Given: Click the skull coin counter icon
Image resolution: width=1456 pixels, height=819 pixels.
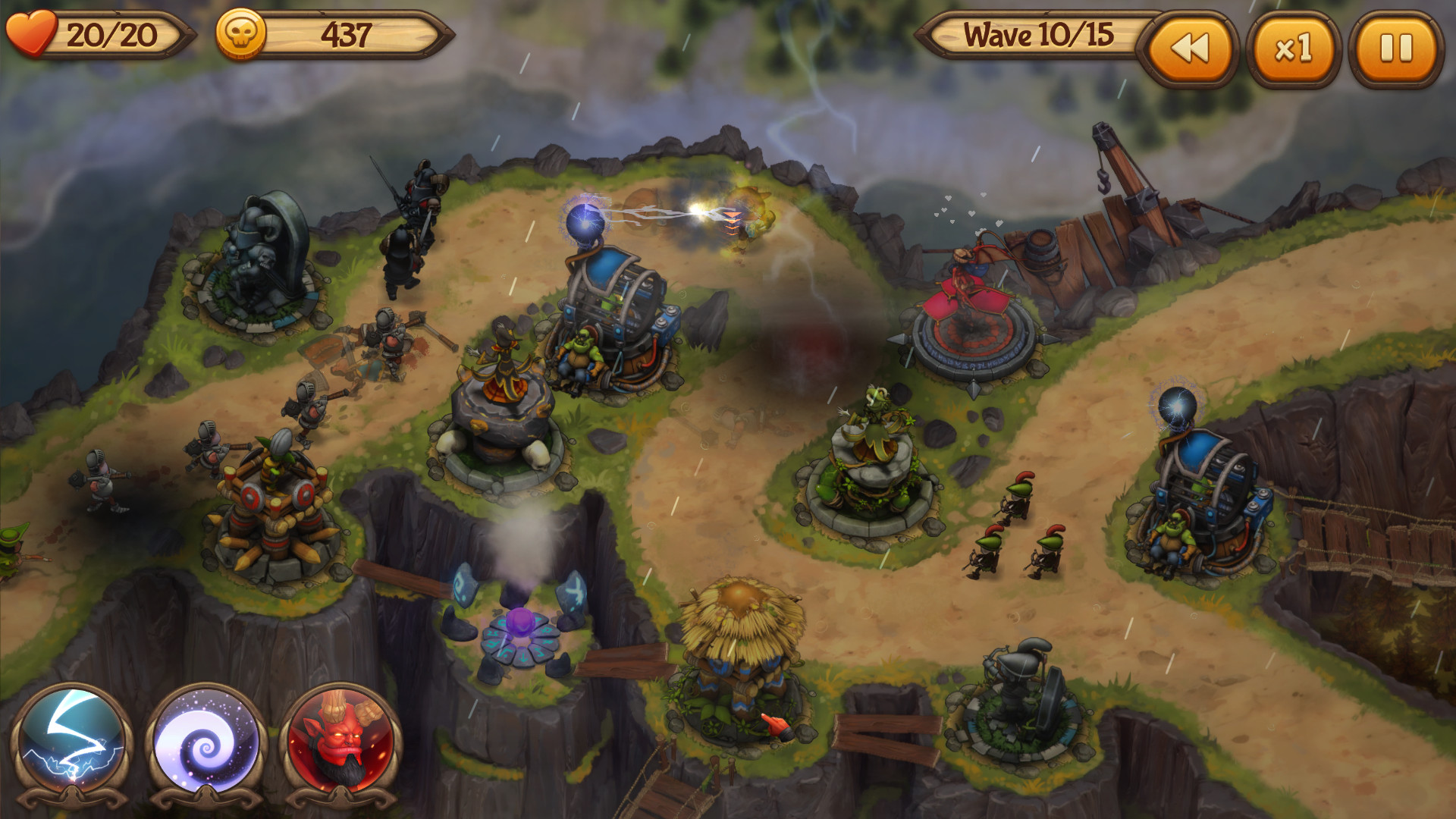Looking at the screenshot, I should [241, 33].
